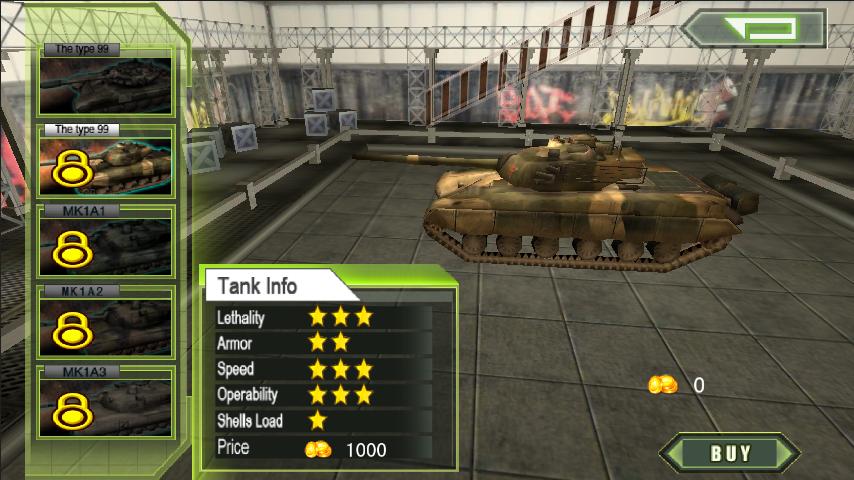Image resolution: width=854 pixels, height=480 pixels.
Task: Pick the MK1A2 tank thumbnail
Action: click(106, 322)
